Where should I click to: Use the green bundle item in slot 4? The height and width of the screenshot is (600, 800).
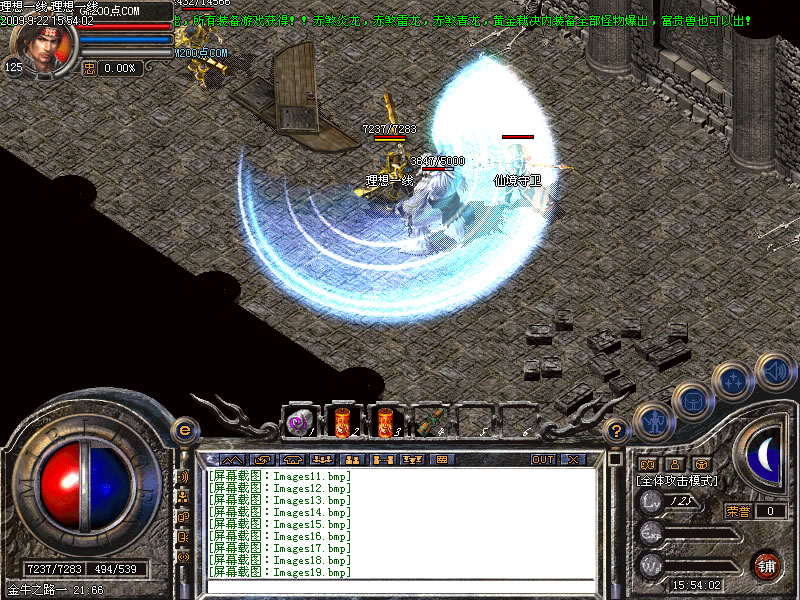[x=427, y=422]
